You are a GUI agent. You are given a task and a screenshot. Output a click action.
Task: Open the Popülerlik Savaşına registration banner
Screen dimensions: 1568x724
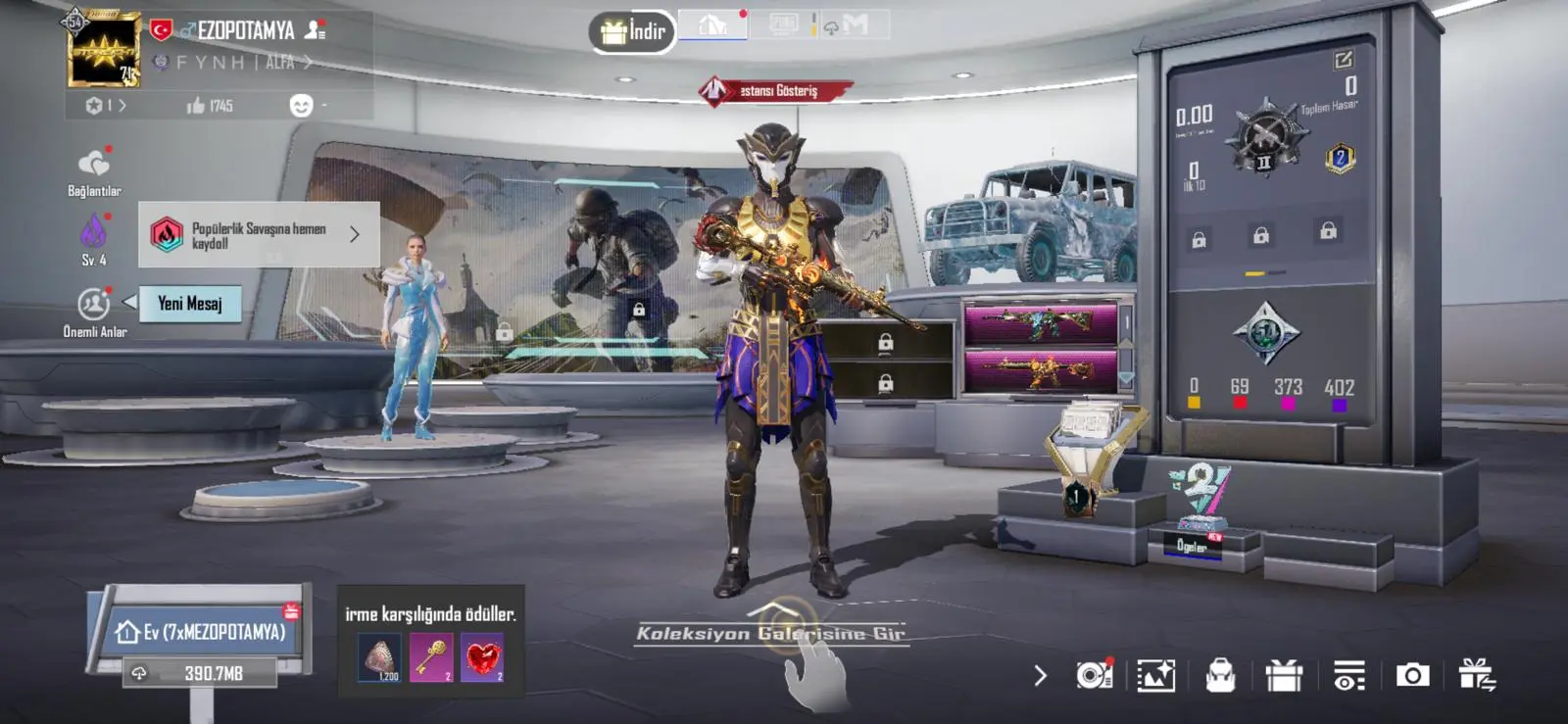[259, 235]
